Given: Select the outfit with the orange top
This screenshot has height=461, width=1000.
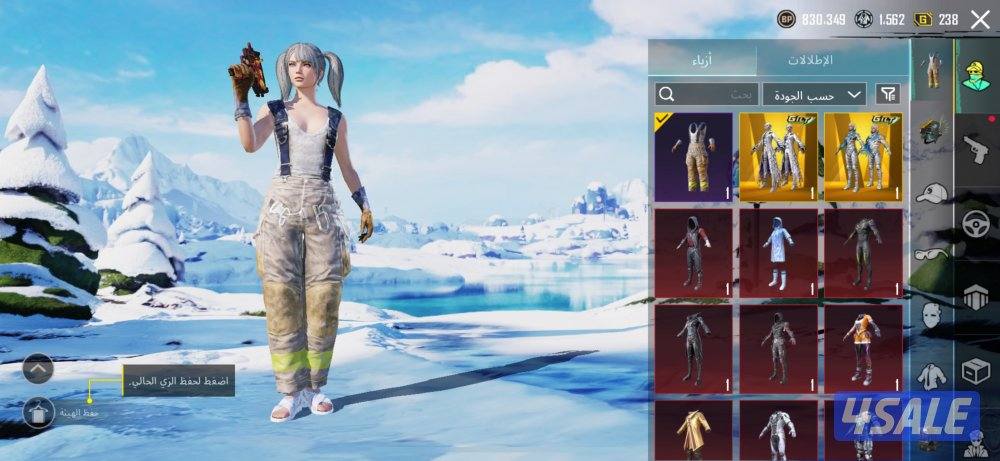Looking at the screenshot, I should click(863, 349).
